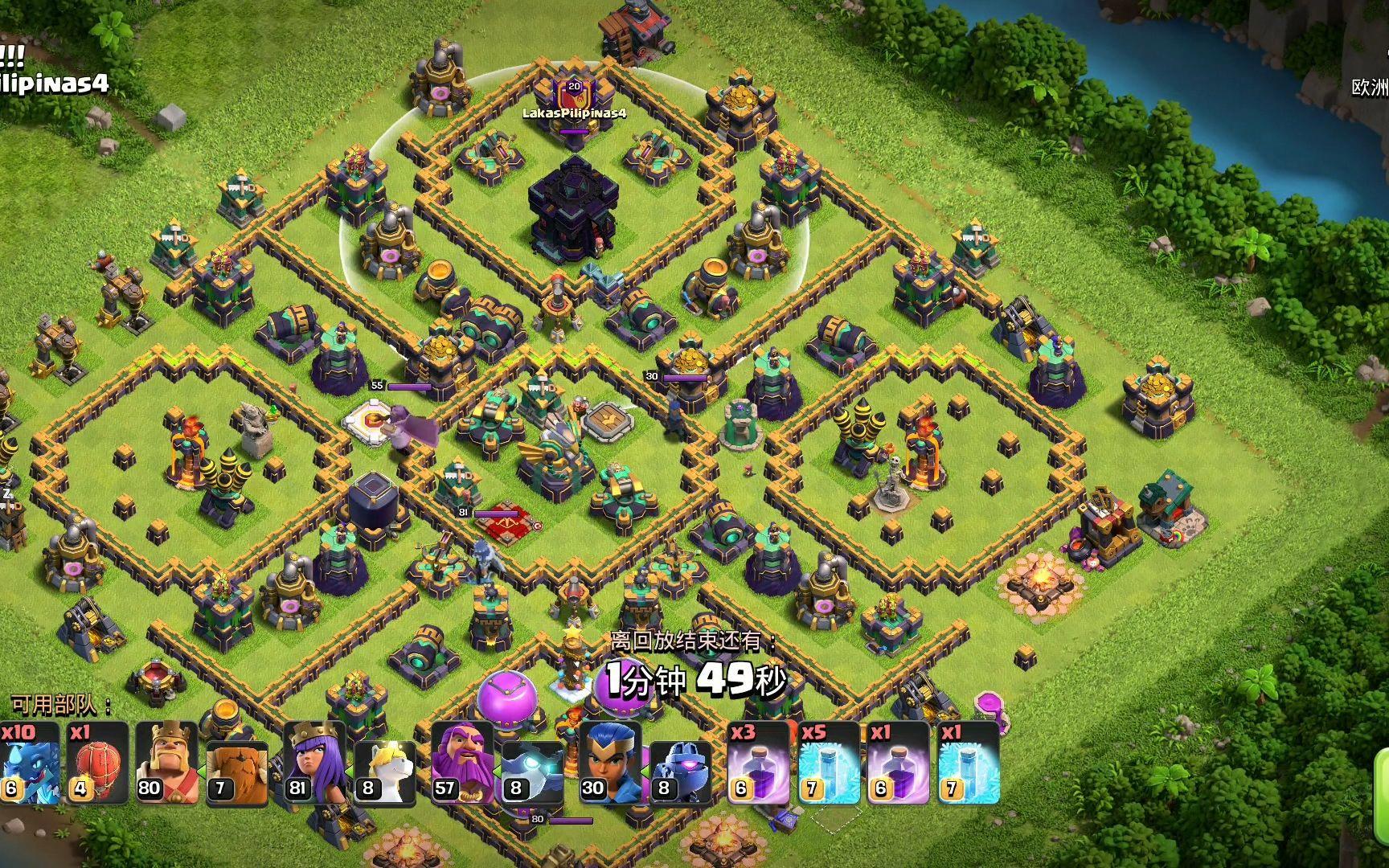Click the partially visible green button
The image size is (1389, 868).
(x=1383, y=776)
